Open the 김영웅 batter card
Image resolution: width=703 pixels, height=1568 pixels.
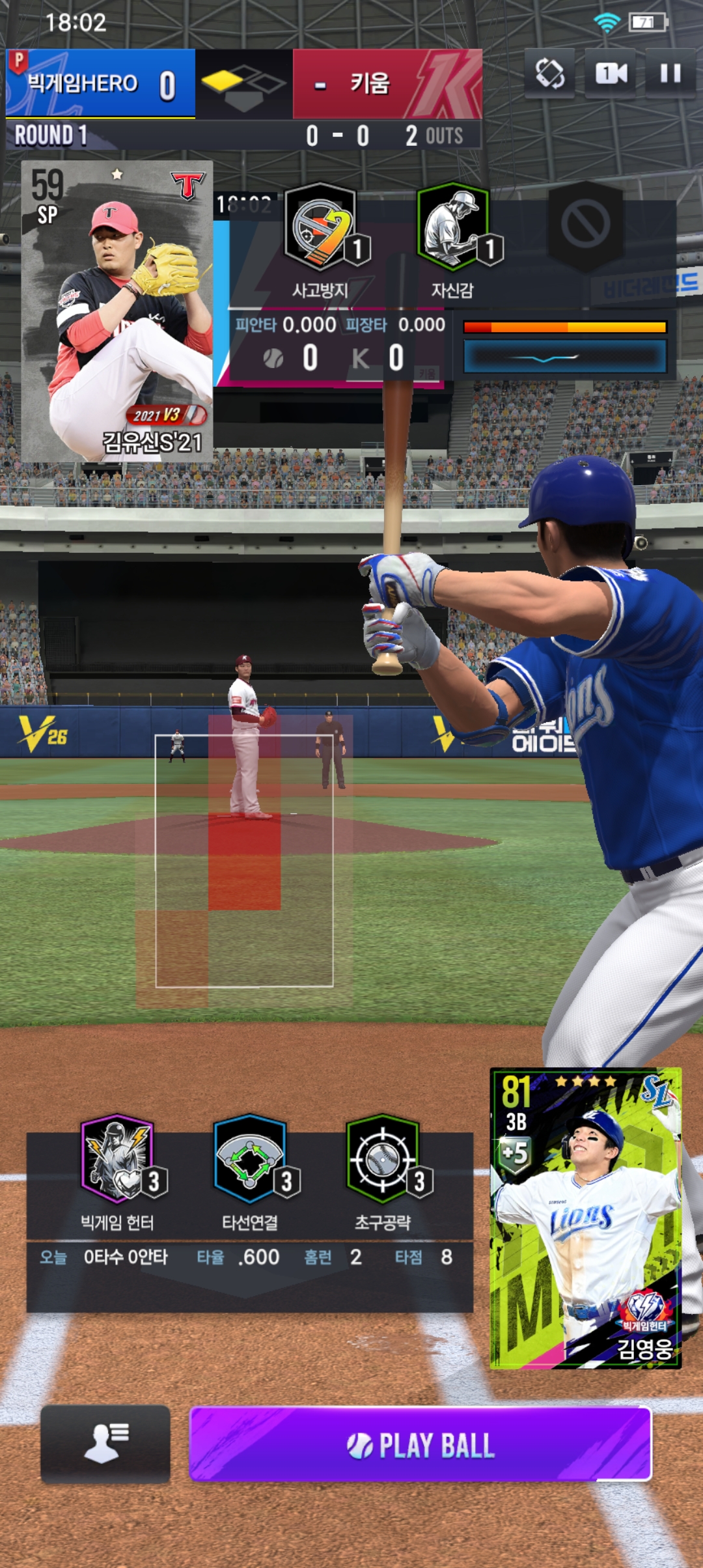[585, 1218]
